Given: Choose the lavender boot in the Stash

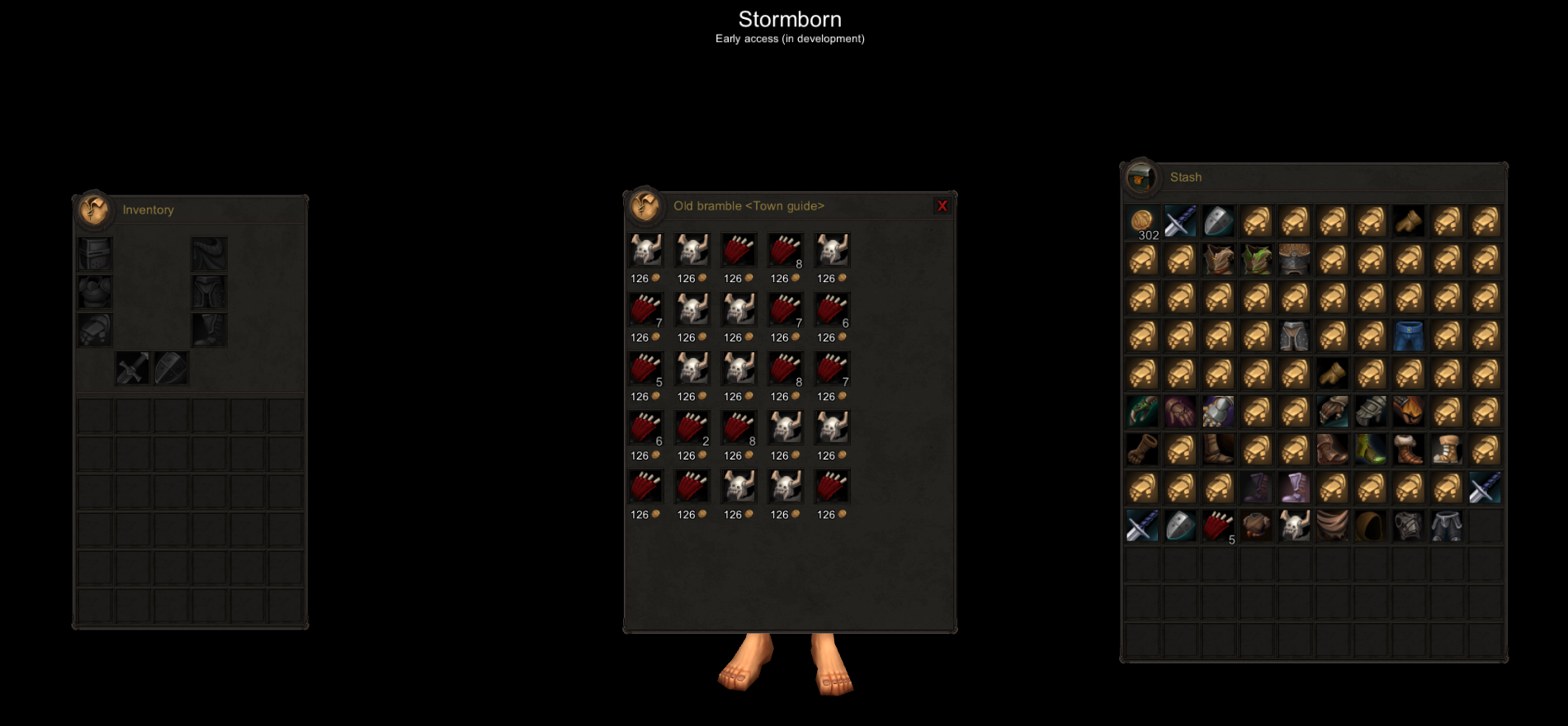Looking at the screenshot, I should [x=1294, y=488].
